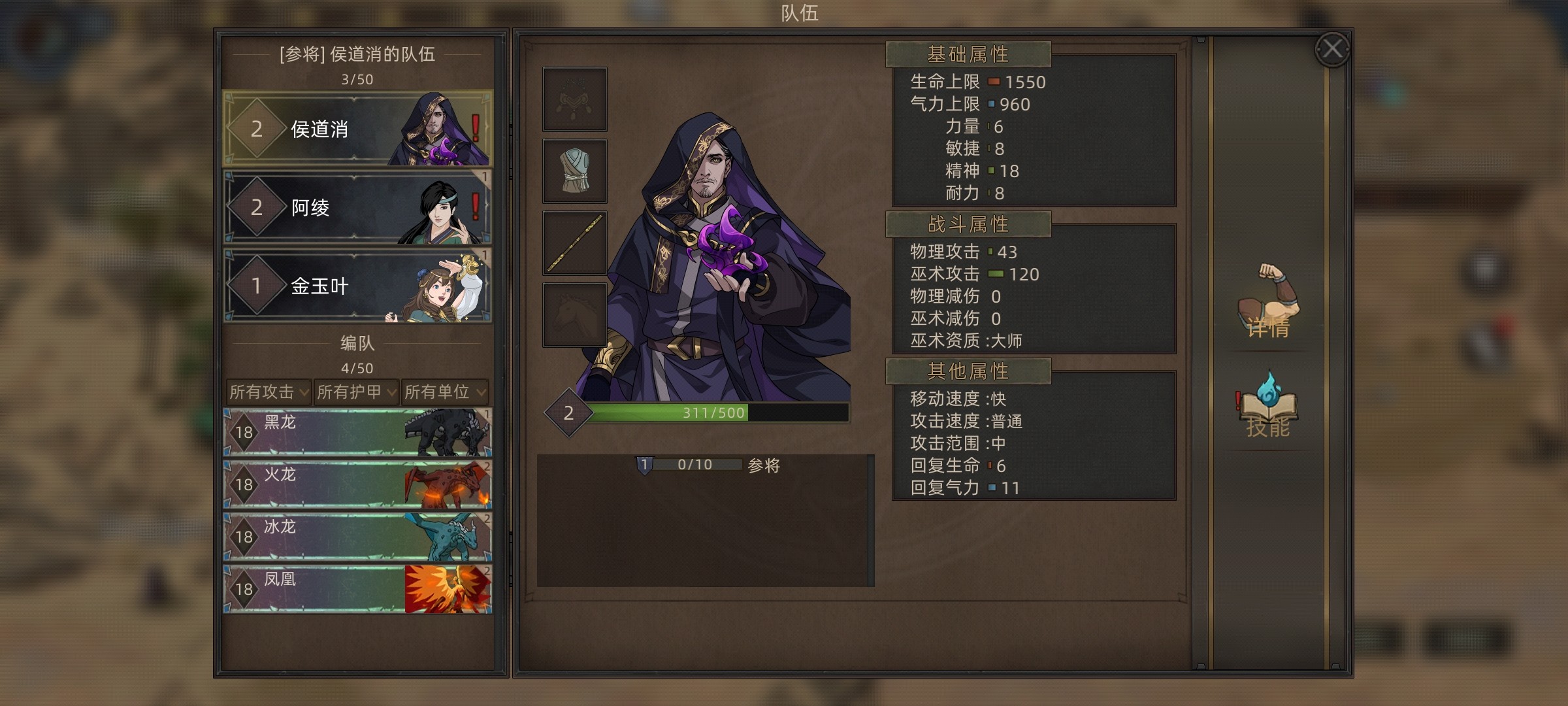The height and width of the screenshot is (706, 1568).
Task: Open the empty necklace accessory slot
Action: pyautogui.click(x=575, y=99)
